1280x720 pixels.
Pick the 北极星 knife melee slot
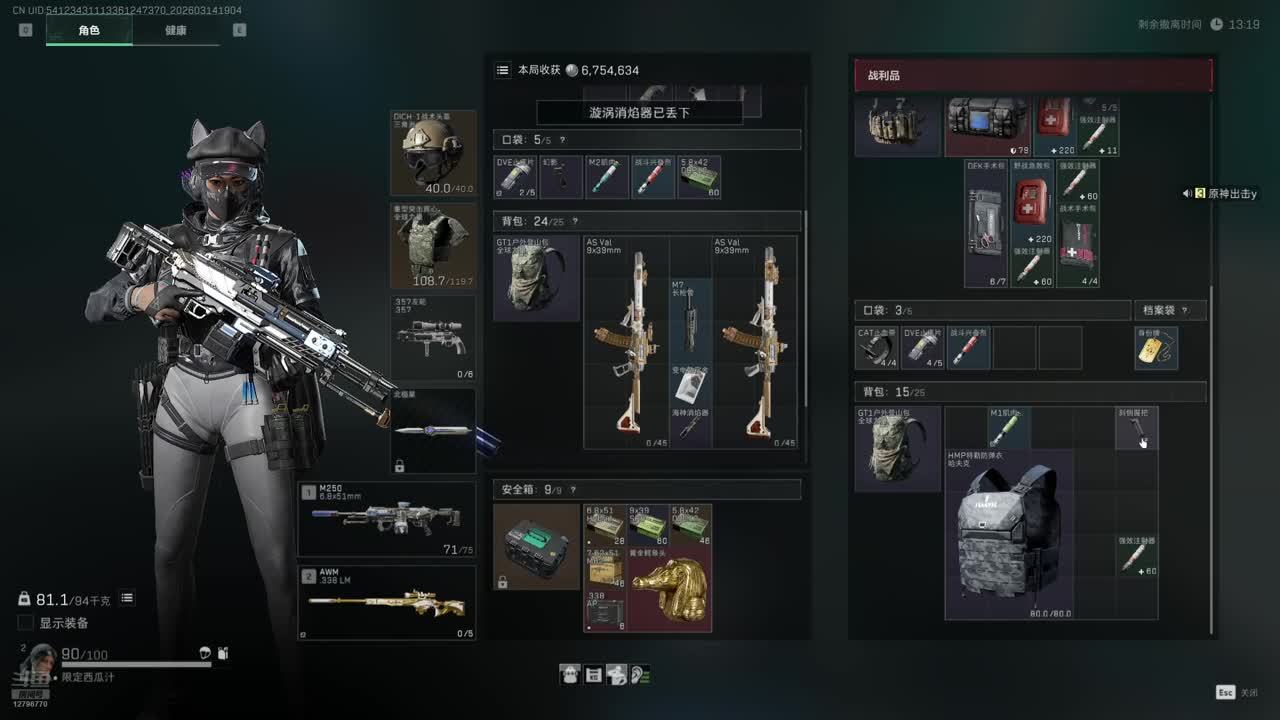(x=433, y=431)
